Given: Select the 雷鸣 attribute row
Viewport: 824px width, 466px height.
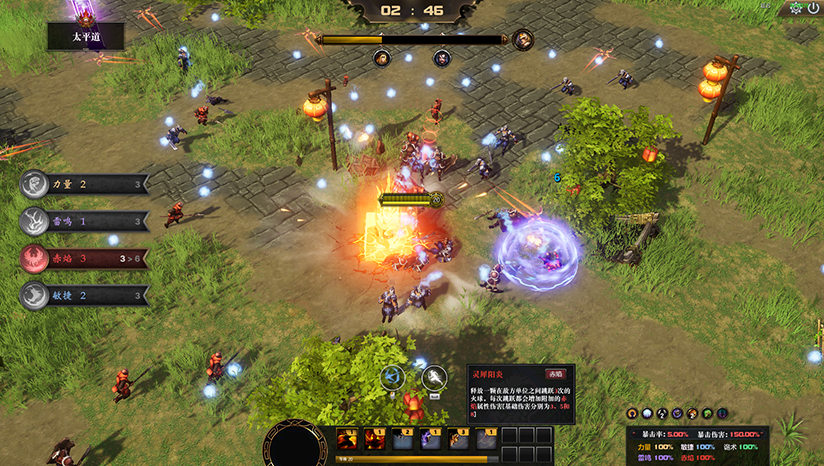Looking at the screenshot, I should 84,221.
